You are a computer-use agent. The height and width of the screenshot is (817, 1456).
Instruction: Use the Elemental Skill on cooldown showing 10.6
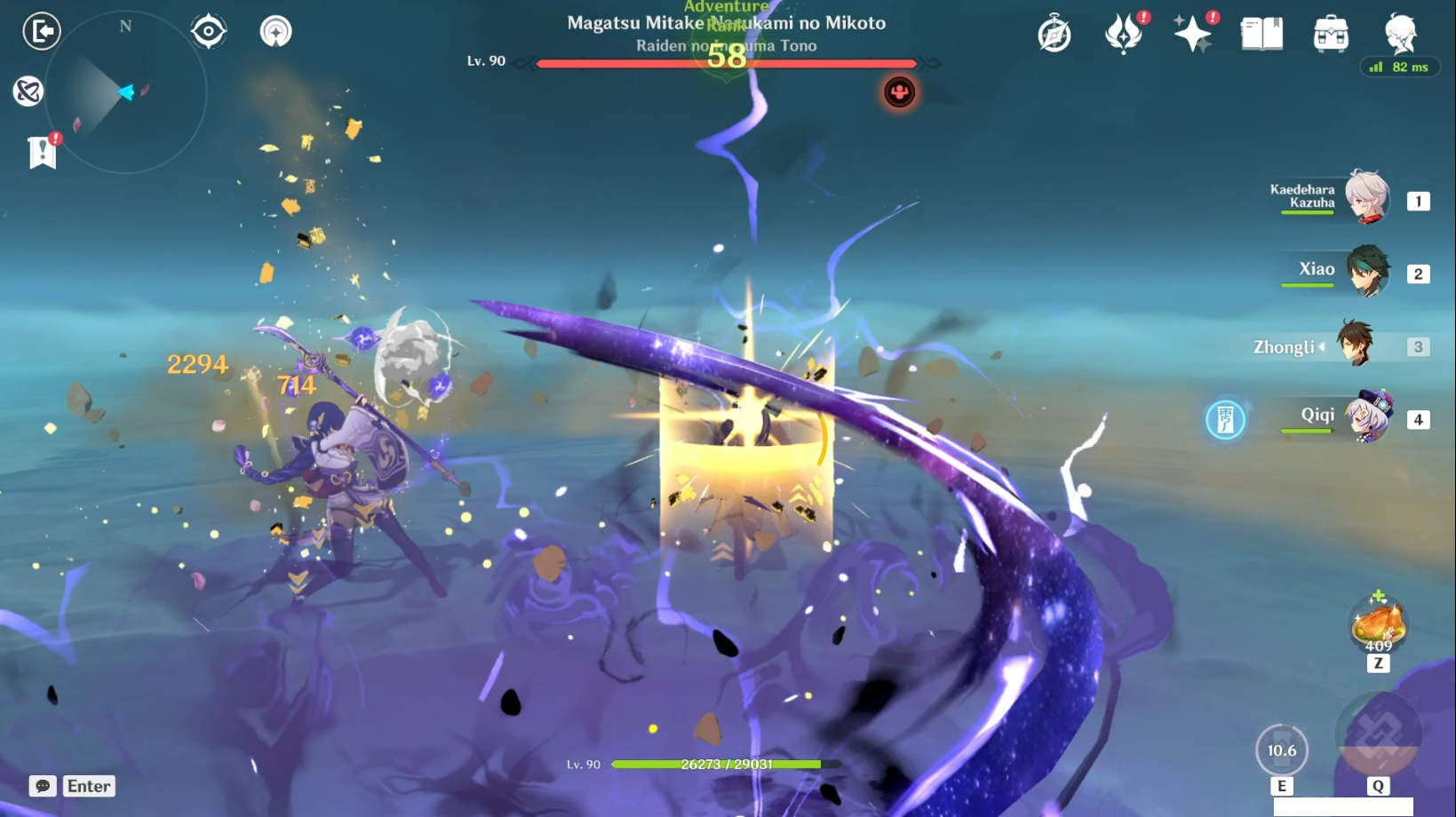pyautogui.click(x=1281, y=750)
